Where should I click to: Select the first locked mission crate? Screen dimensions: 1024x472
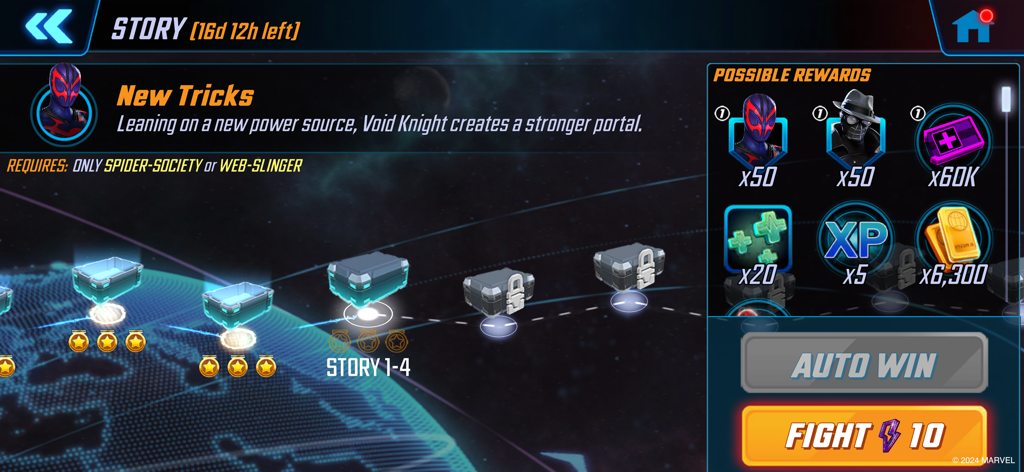498,296
